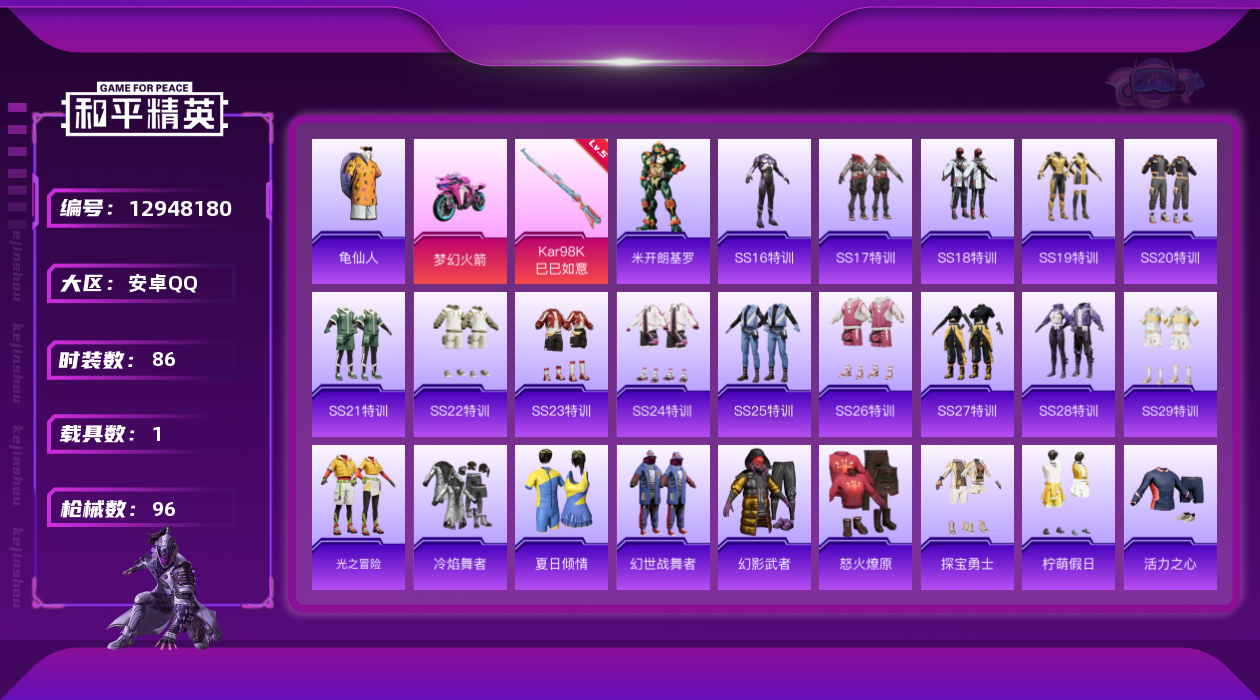Click the 幻世战舞者 outfit card
This screenshot has width=1260, height=700.
point(663,517)
